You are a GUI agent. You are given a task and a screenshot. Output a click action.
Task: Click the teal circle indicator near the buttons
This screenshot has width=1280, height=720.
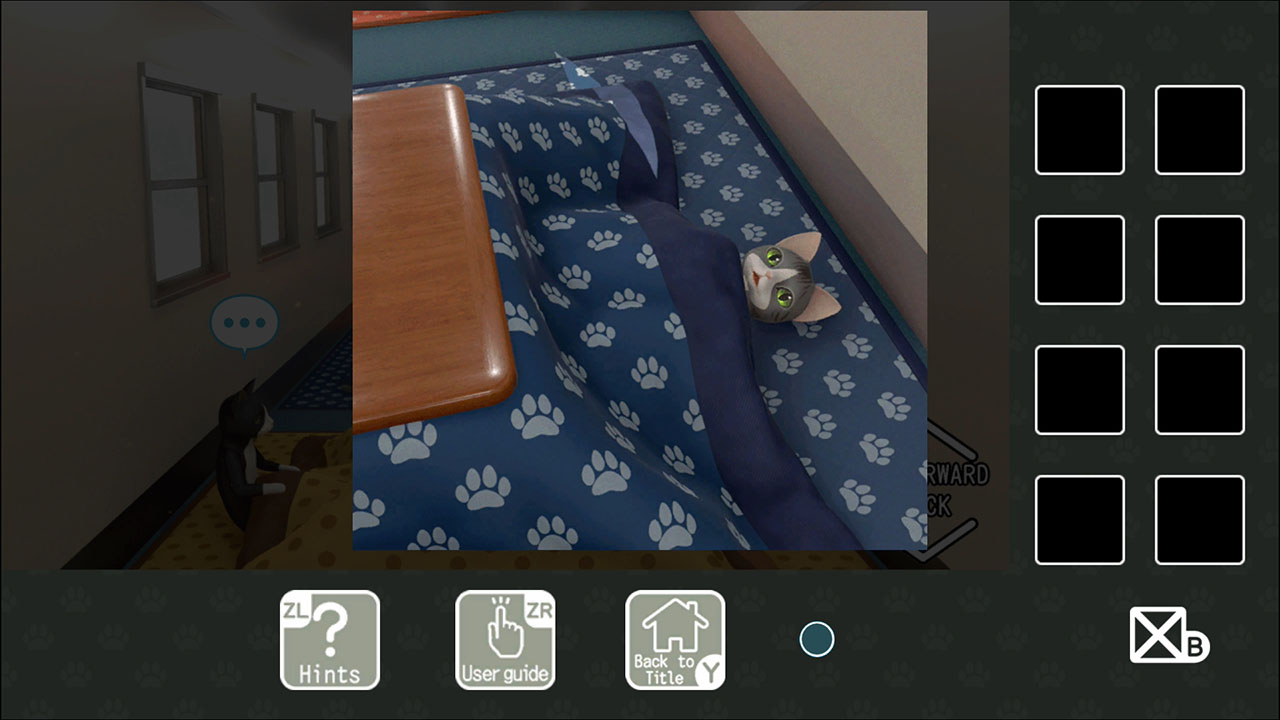817,639
